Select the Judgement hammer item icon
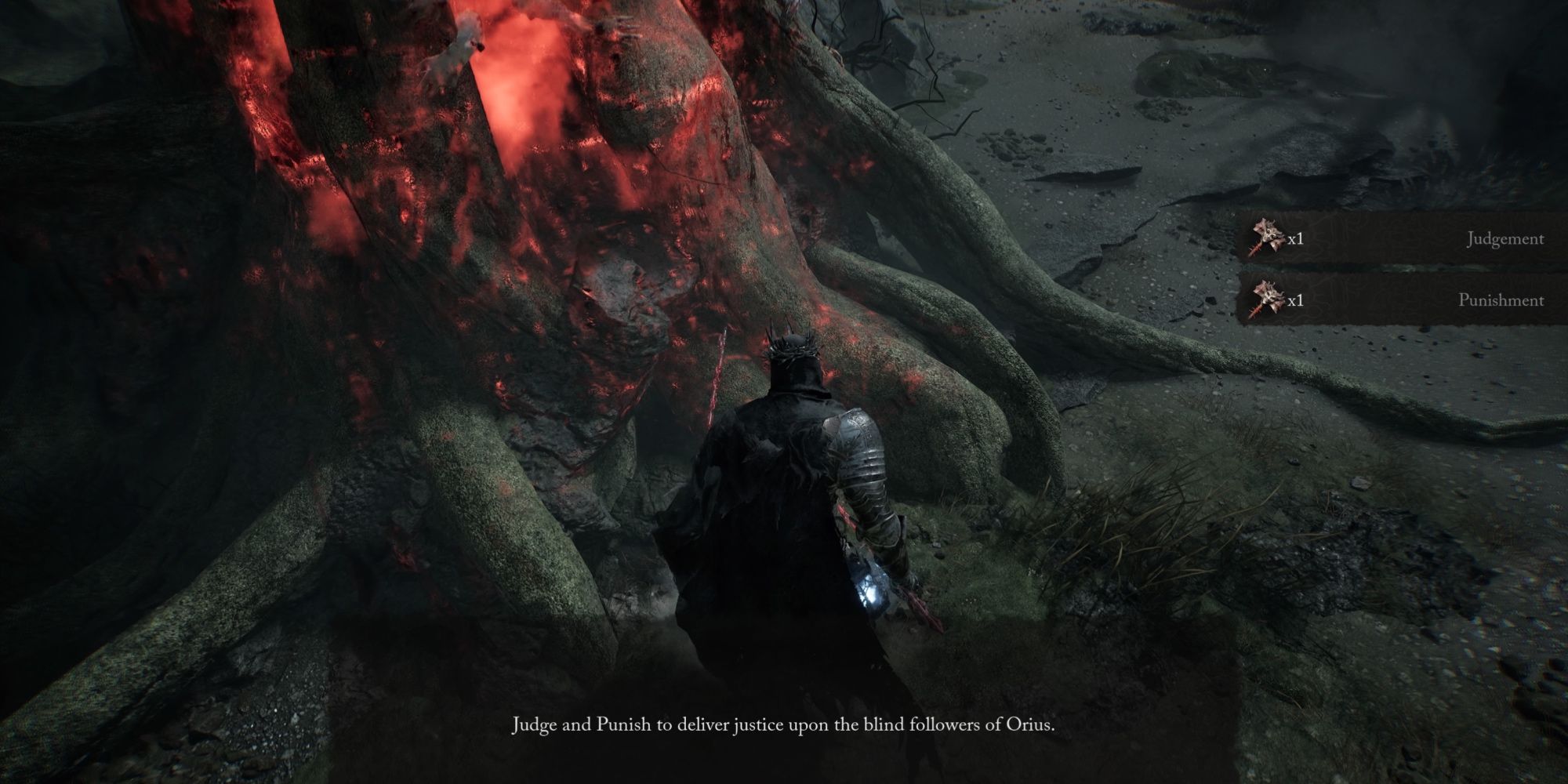 pos(1269,235)
